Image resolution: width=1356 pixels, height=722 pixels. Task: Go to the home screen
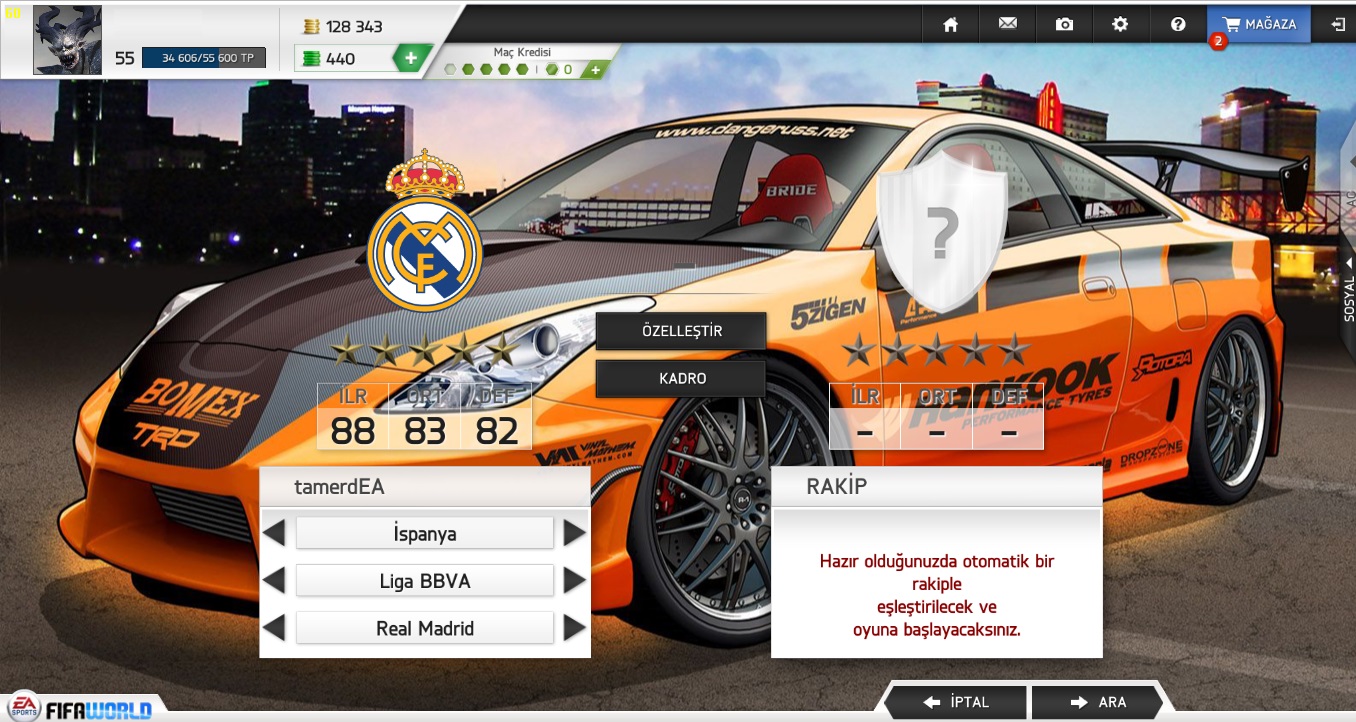tap(950, 24)
